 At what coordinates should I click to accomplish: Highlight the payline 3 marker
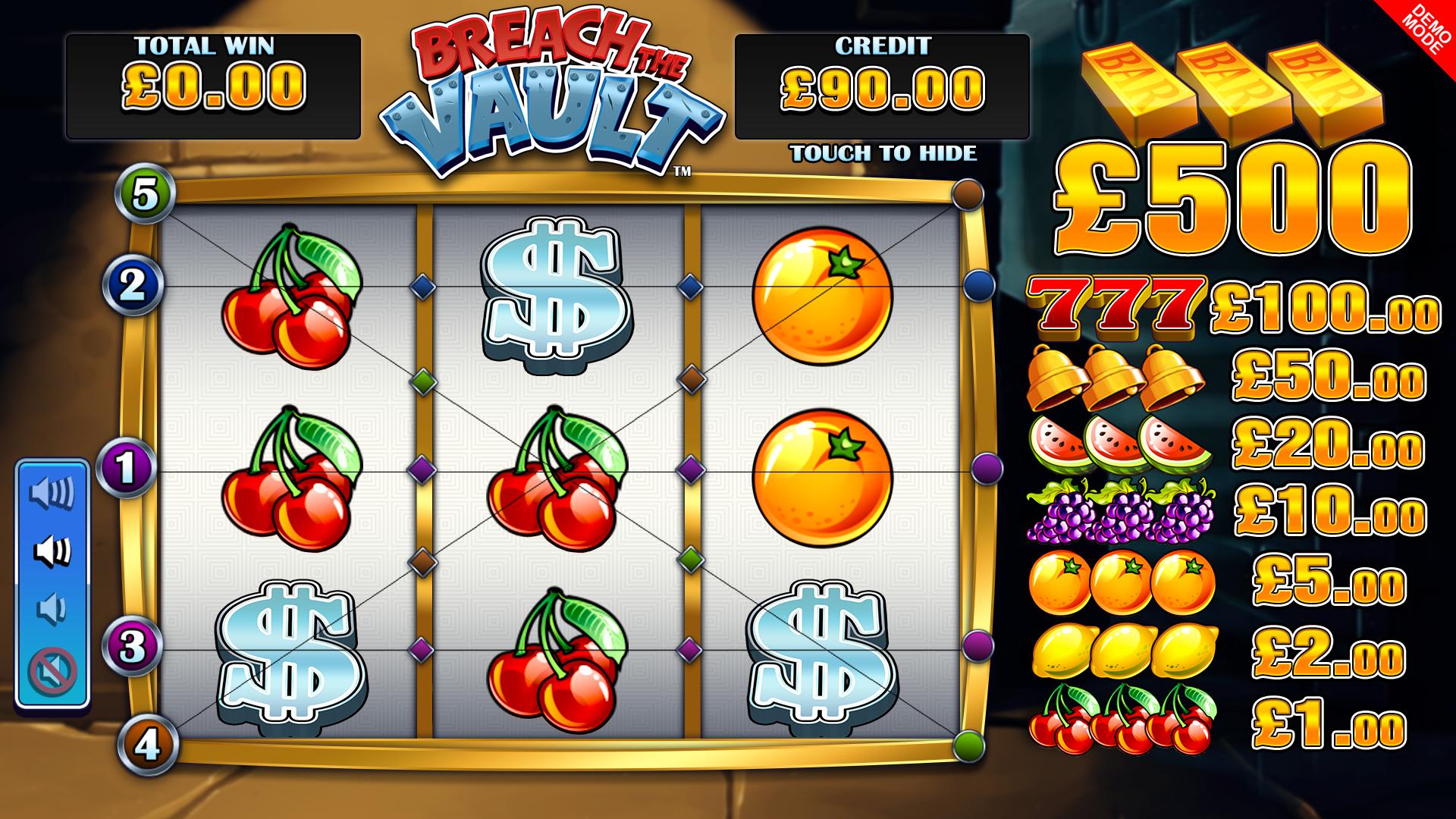coord(133,648)
